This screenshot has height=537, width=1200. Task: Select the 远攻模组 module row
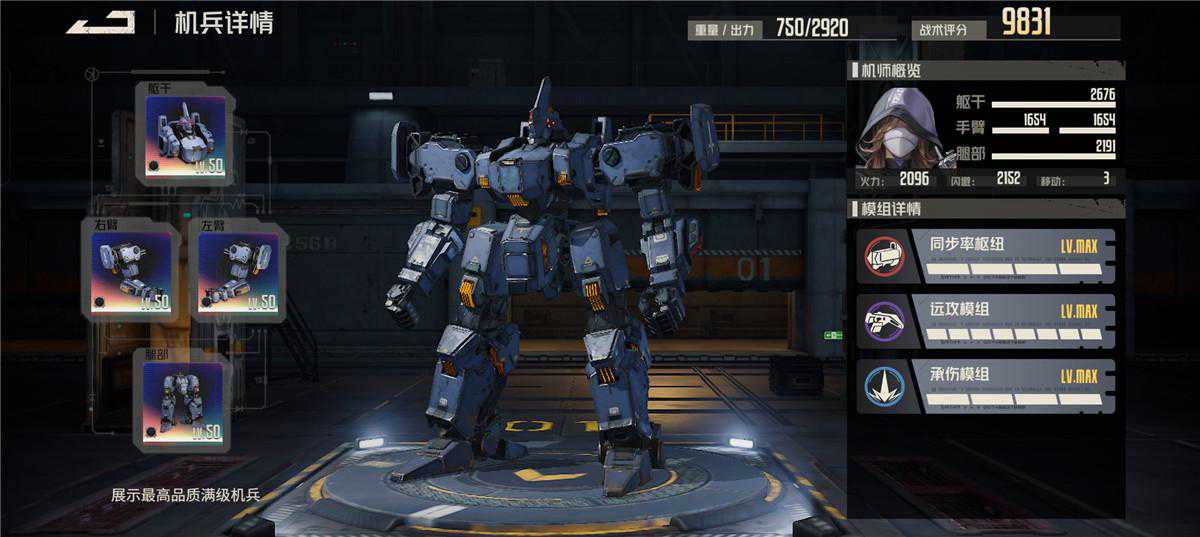tap(986, 321)
